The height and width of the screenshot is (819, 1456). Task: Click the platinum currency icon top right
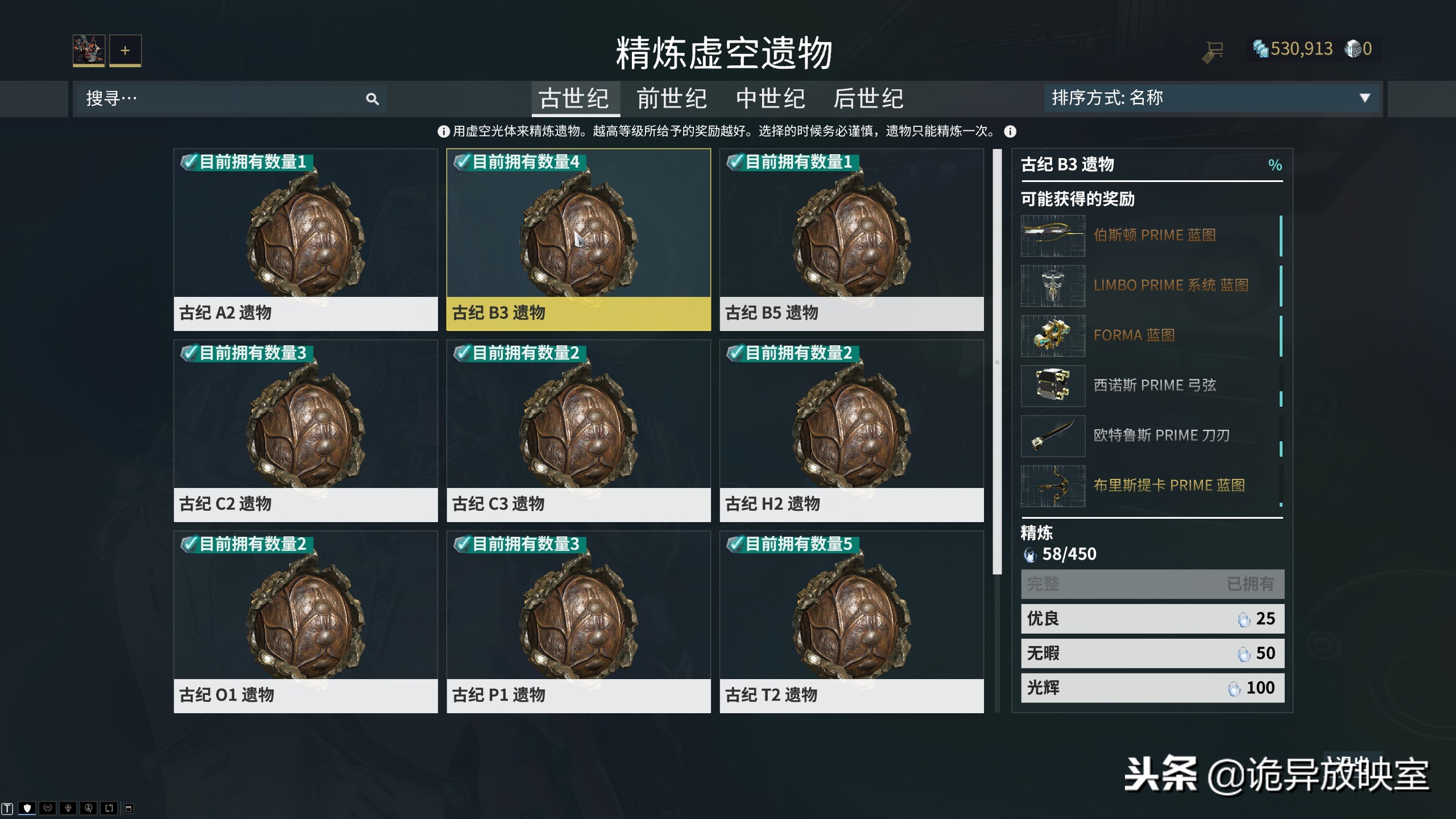(x=1354, y=49)
